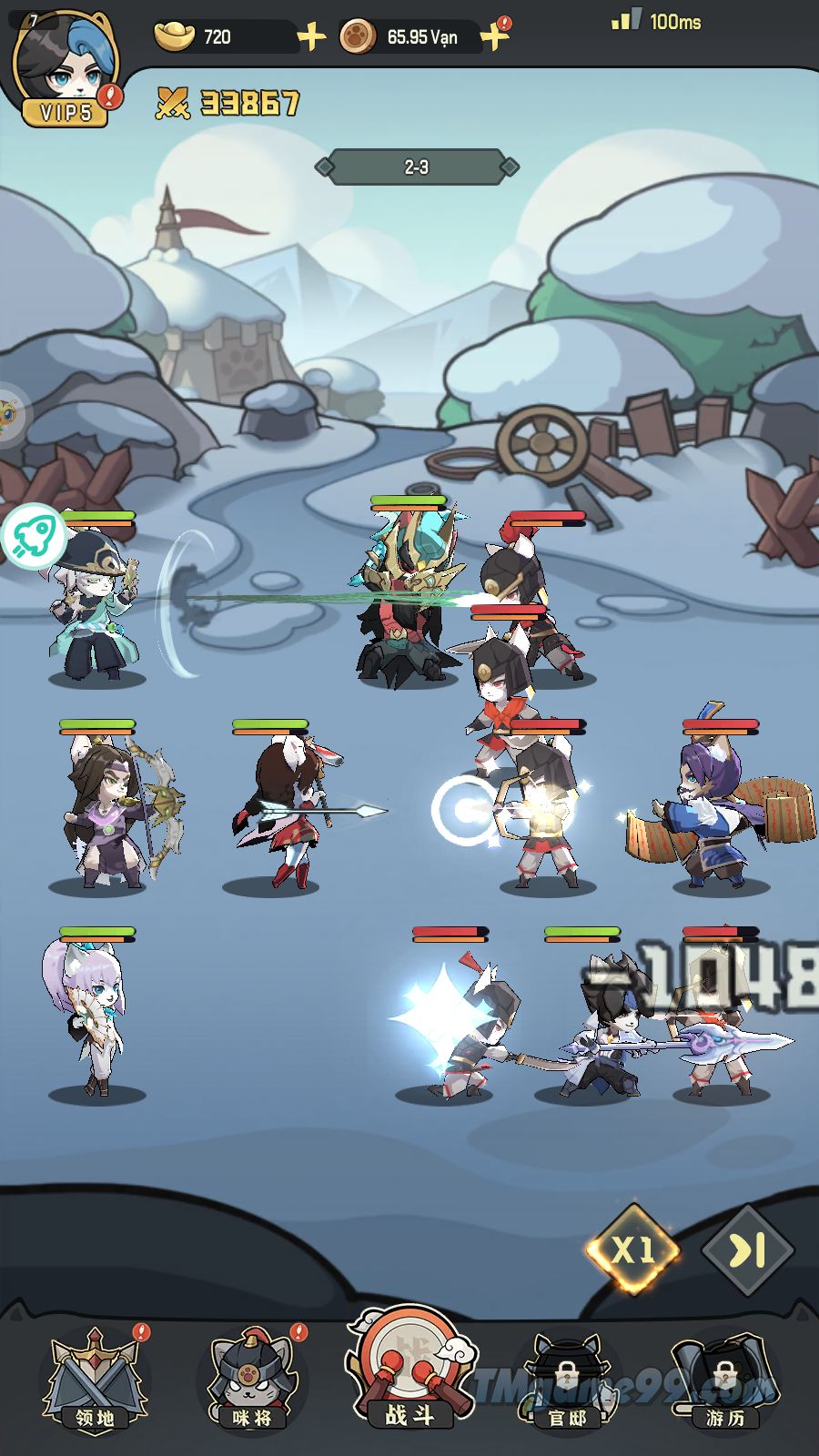Open the 咪将 cat generals tab
819x1456 pixels.
(252, 1380)
